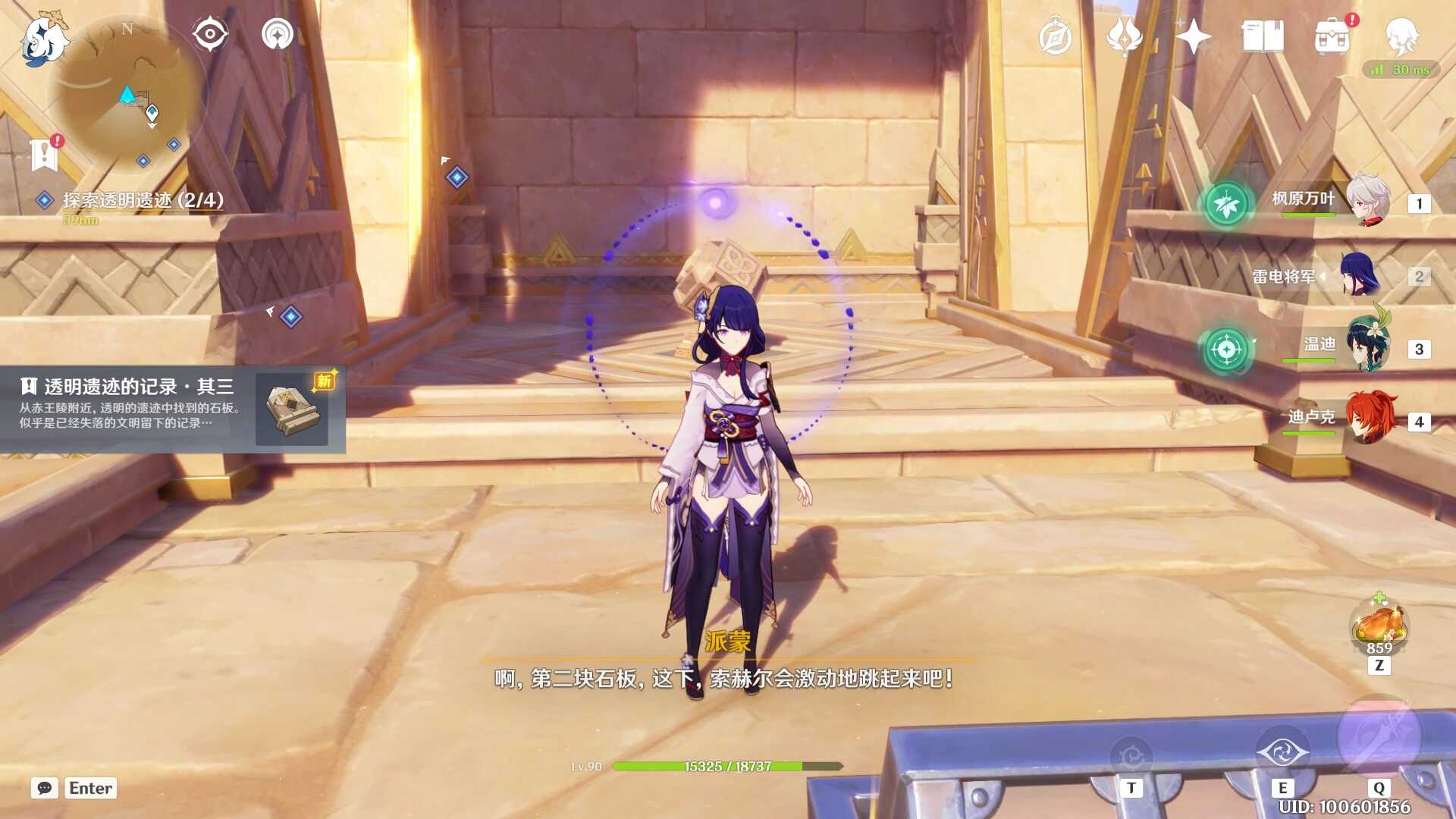
Task: Switch to party member 温迪
Action: coord(1368,347)
